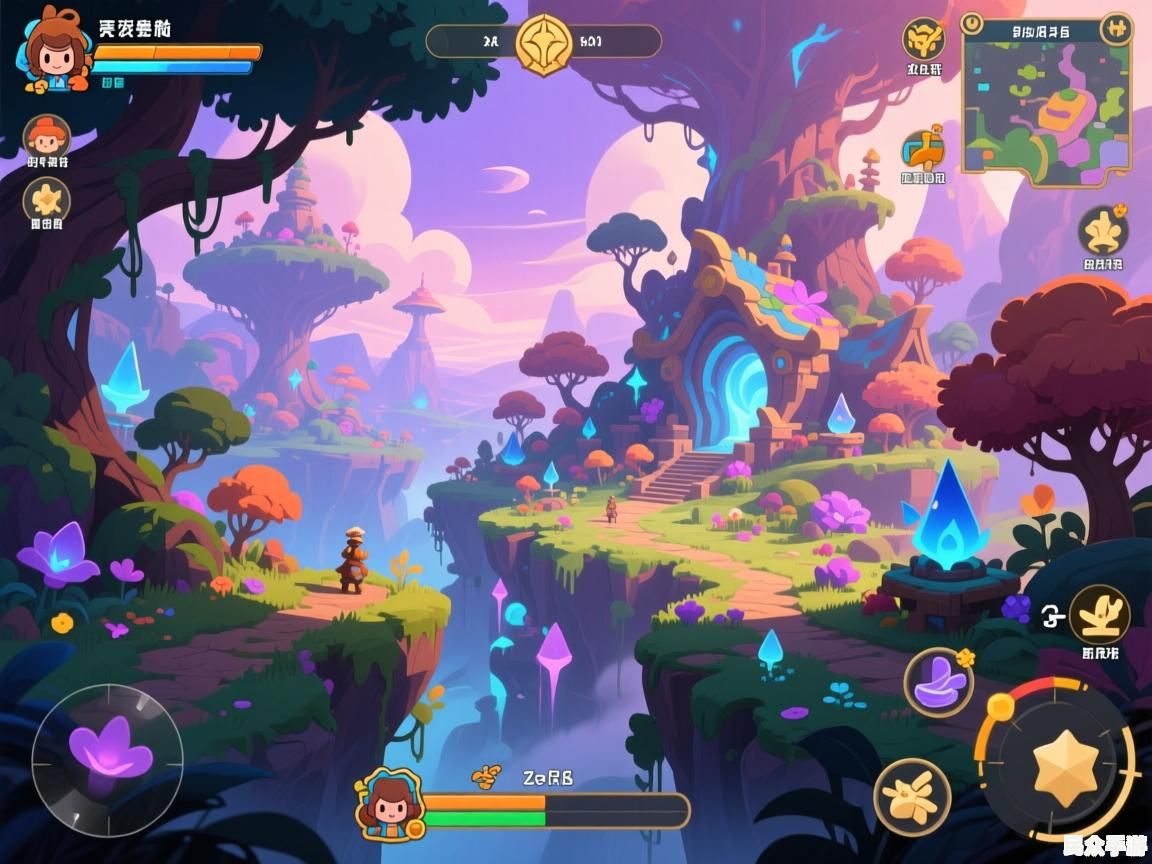
Task: Tap the large gold star attack button
Action: [x=1065, y=767]
